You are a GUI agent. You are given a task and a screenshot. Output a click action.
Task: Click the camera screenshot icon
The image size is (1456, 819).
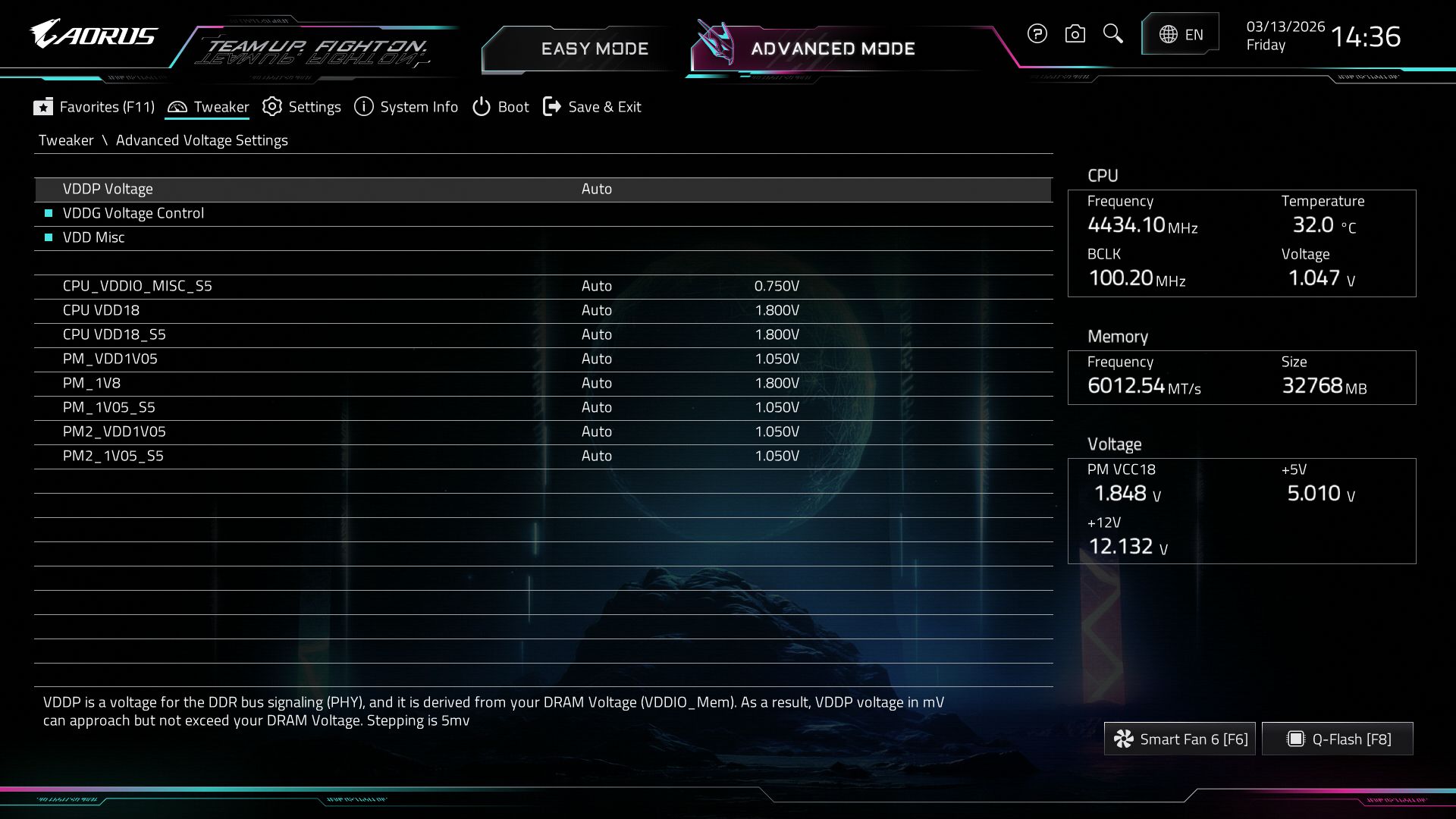[x=1075, y=34]
